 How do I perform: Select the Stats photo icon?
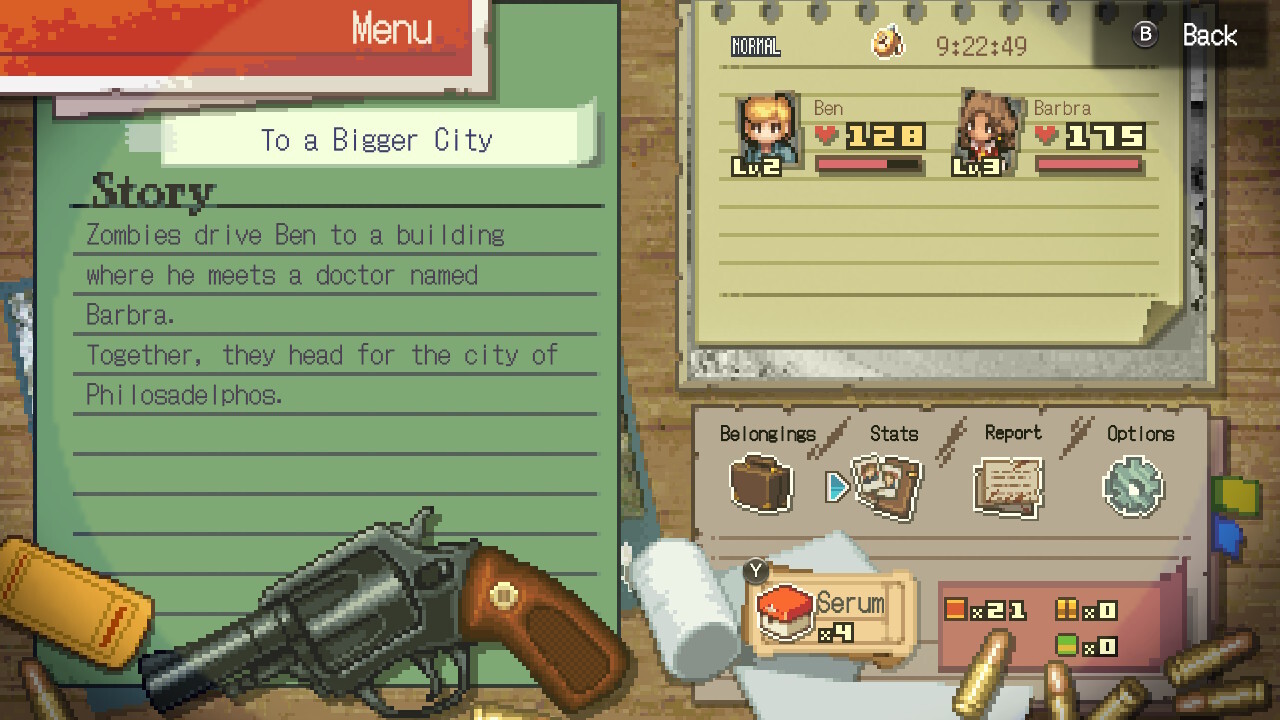(887, 486)
